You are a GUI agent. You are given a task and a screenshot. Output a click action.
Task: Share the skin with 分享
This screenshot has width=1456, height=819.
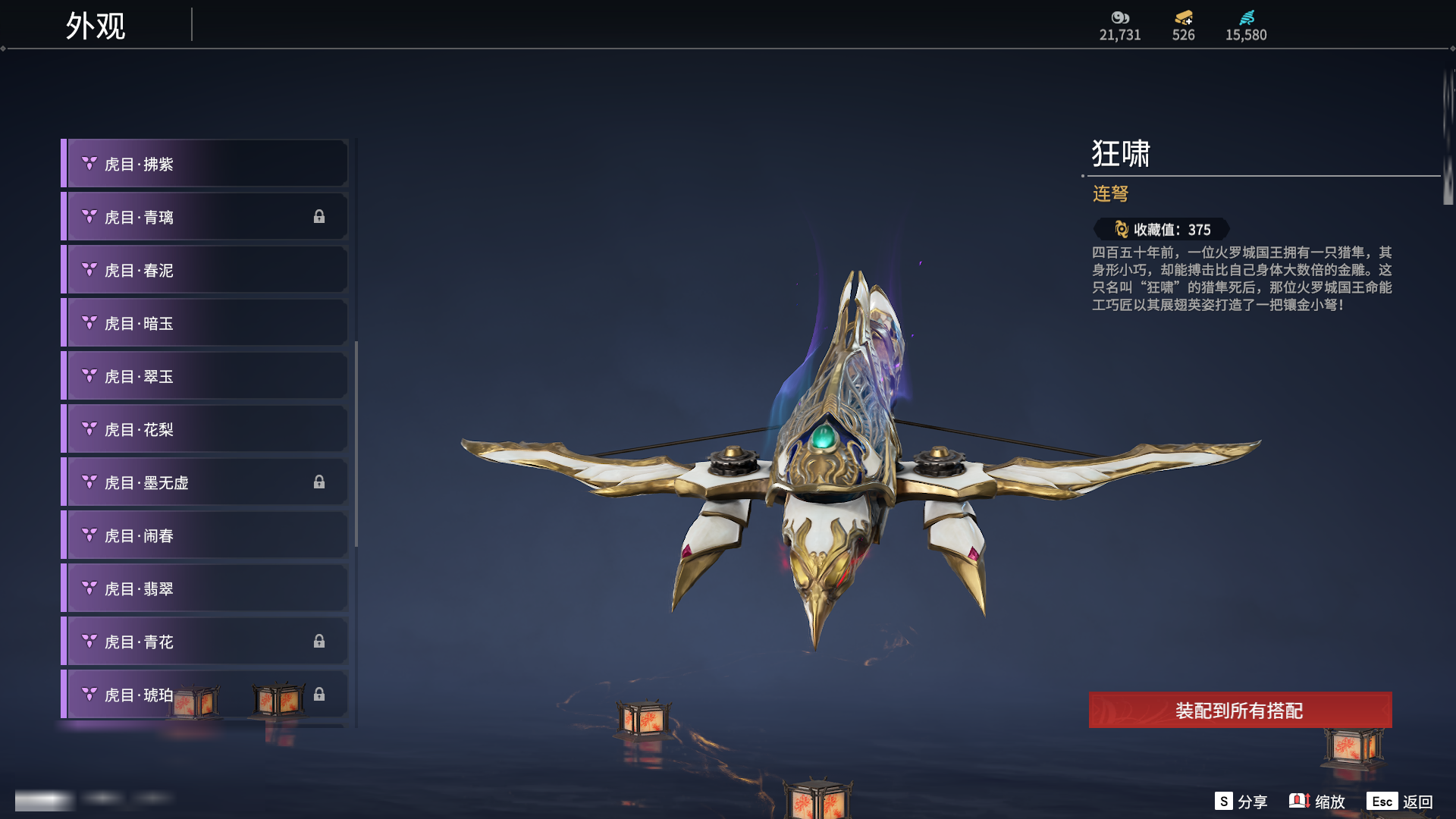pyautogui.click(x=1241, y=802)
